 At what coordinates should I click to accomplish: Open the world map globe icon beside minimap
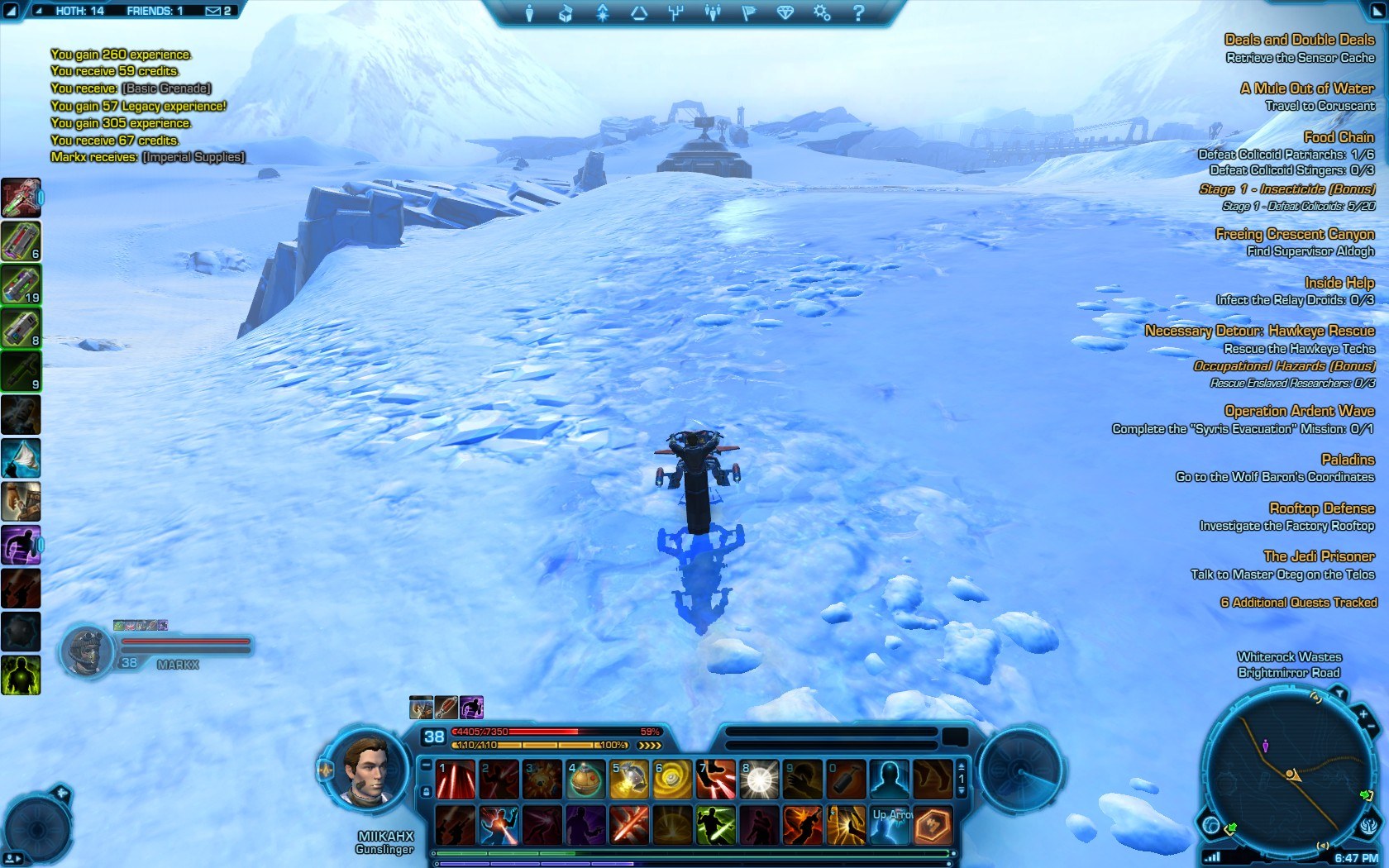[x=1211, y=823]
